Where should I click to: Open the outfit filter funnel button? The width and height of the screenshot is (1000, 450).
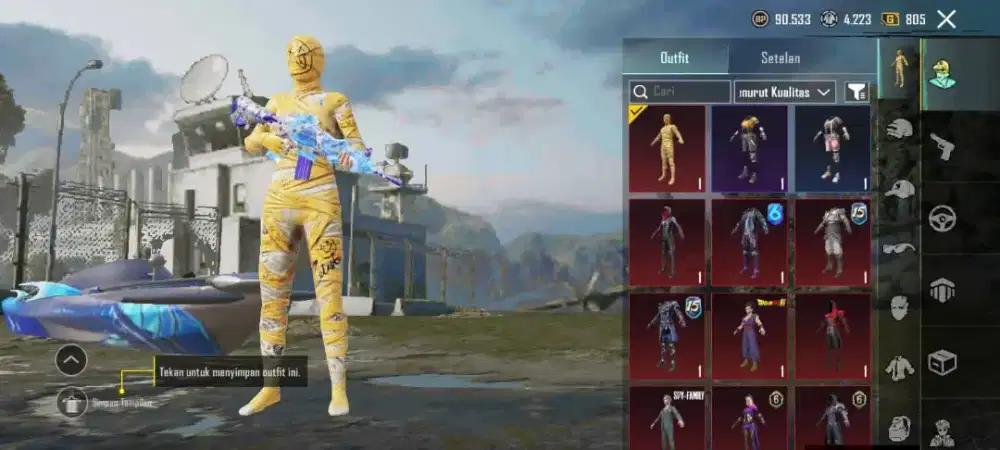(857, 92)
